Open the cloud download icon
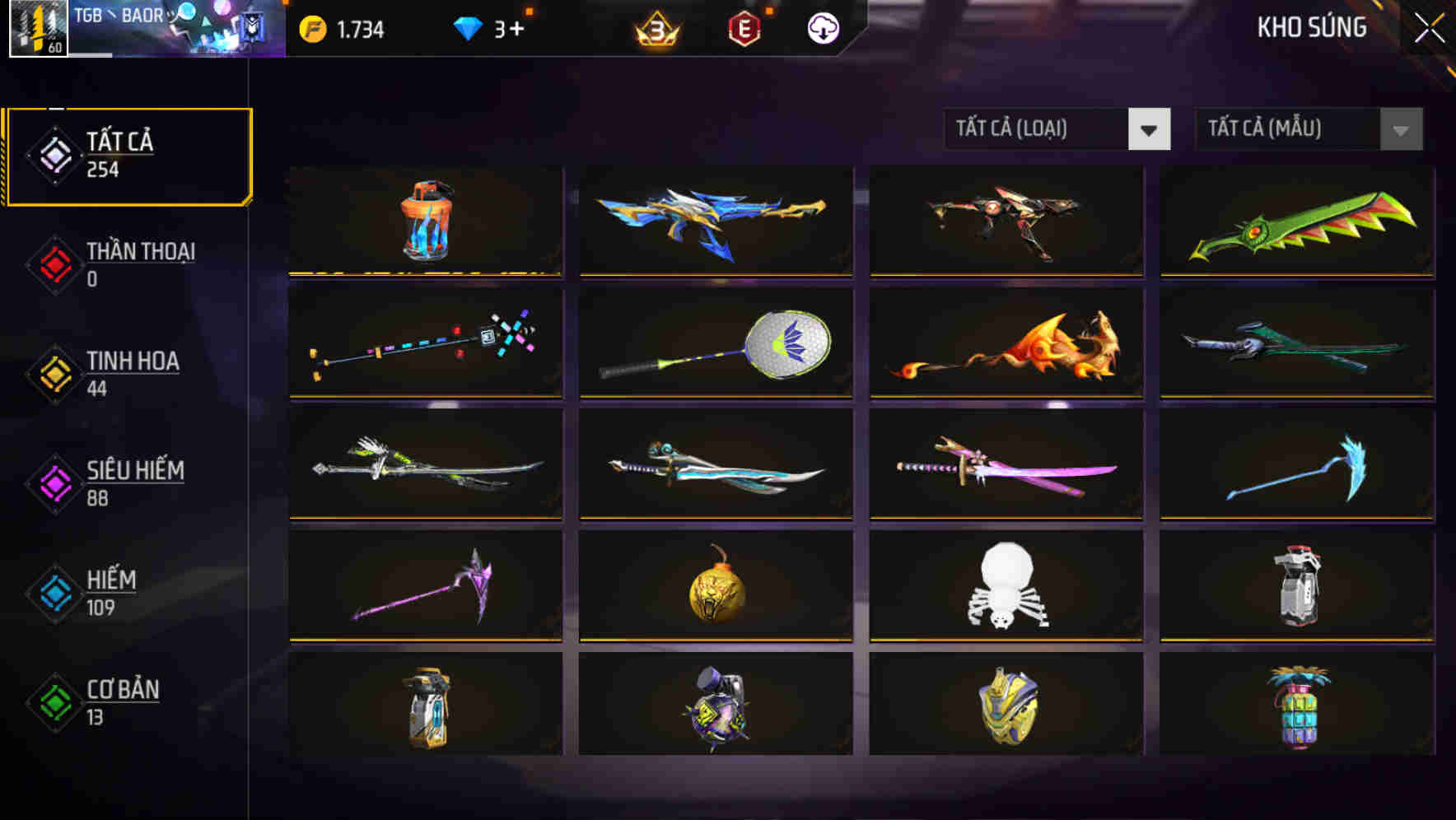The image size is (1456, 820). tap(821, 28)
